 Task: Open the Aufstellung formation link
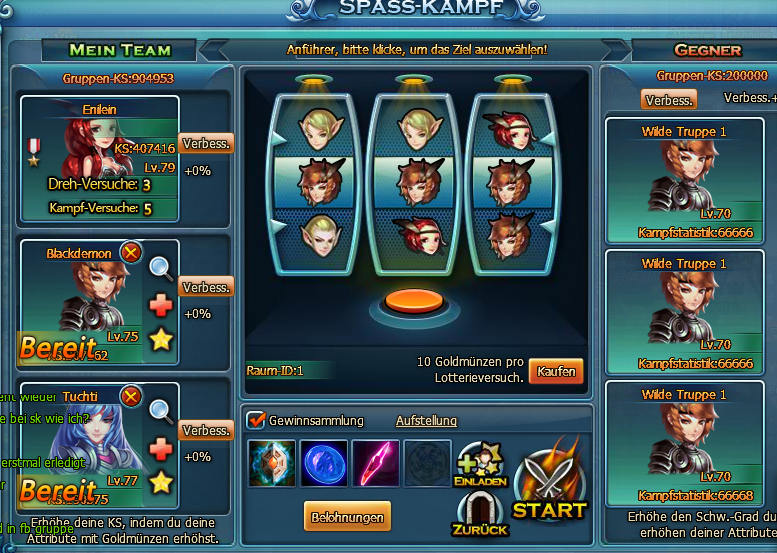tap(426, 421)
